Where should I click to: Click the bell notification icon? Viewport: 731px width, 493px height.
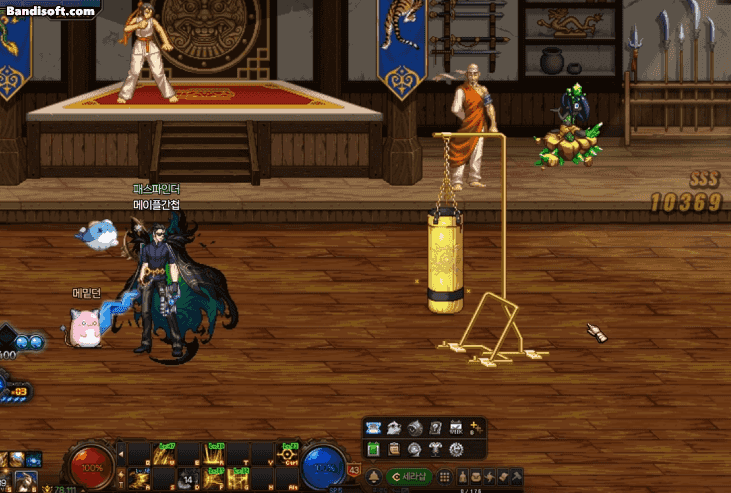(x=374, y=476)
